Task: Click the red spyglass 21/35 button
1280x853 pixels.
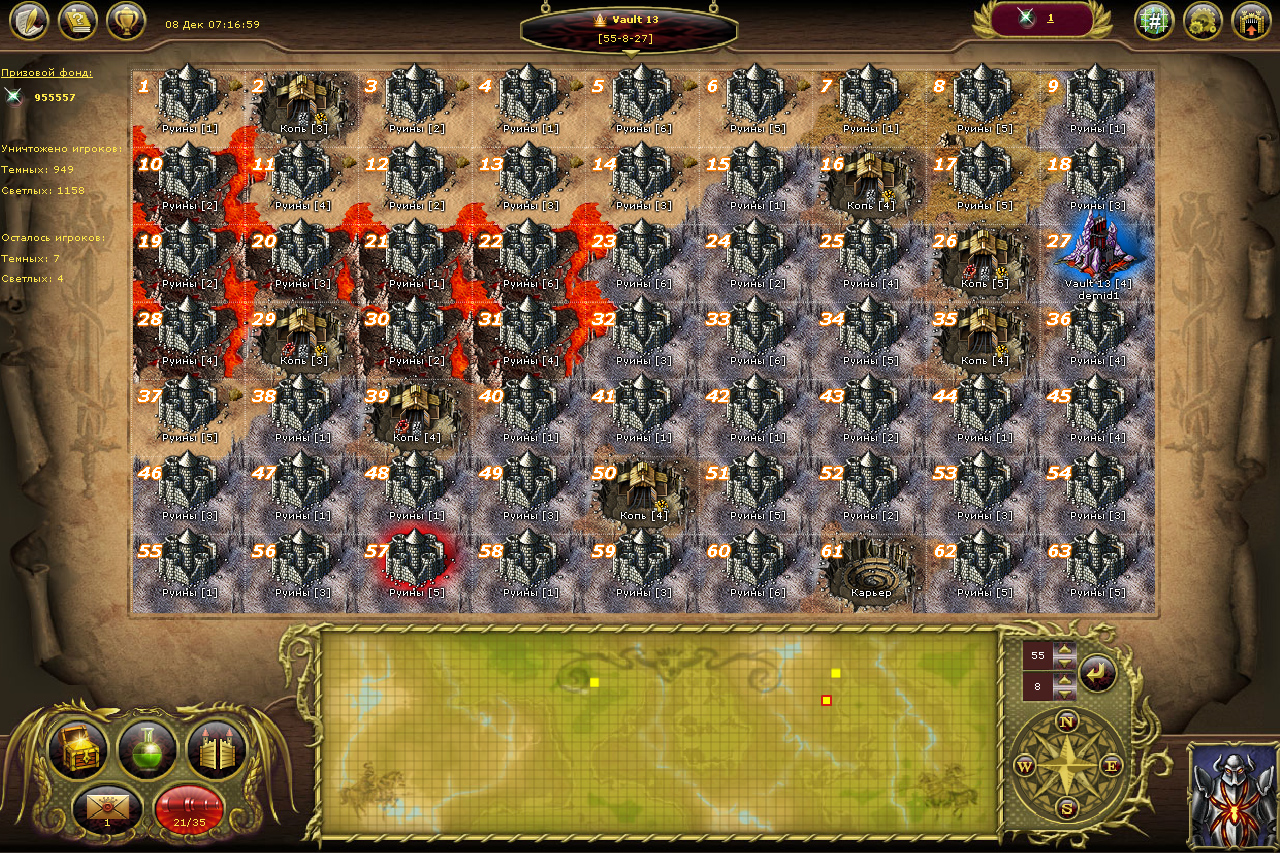Action: coord(189,808)
